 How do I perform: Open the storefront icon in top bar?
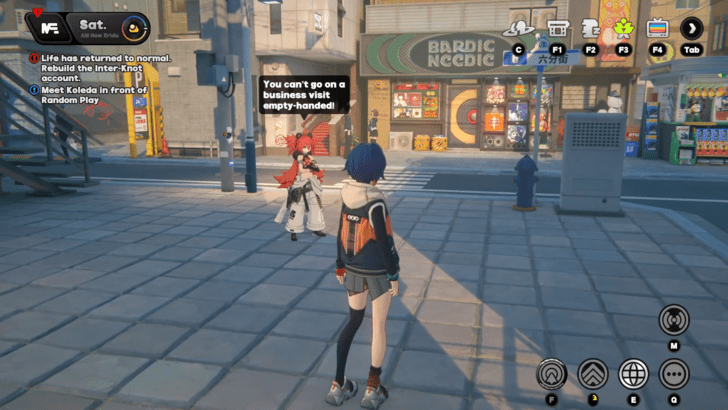557,28
